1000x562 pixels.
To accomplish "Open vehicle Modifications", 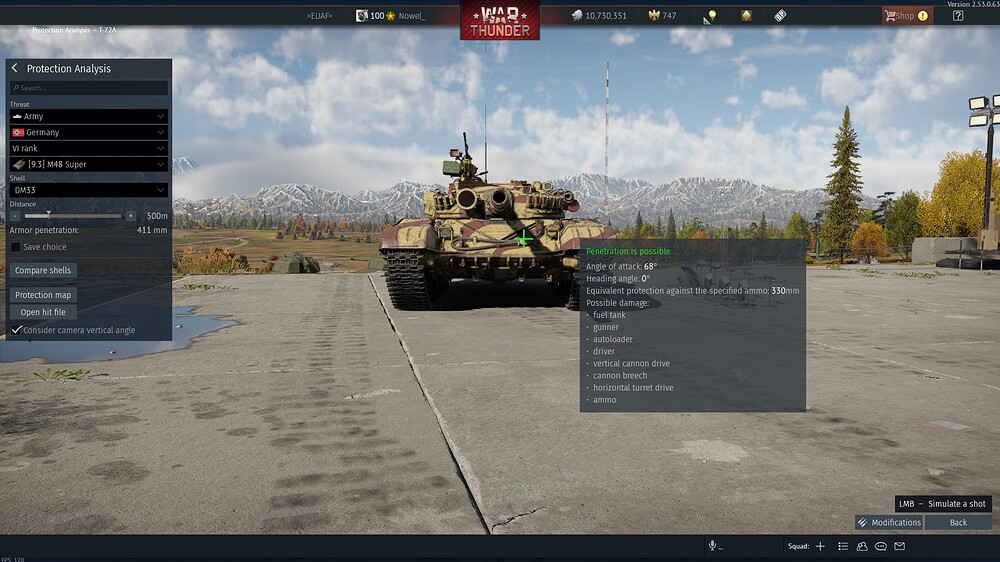I will (x=889, y=522).
